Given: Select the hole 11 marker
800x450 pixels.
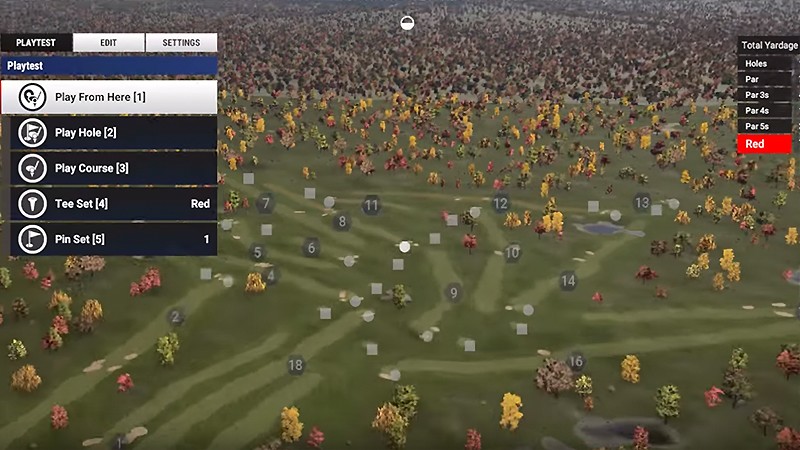Looking at the screenshot, I should tap(372, 205).
